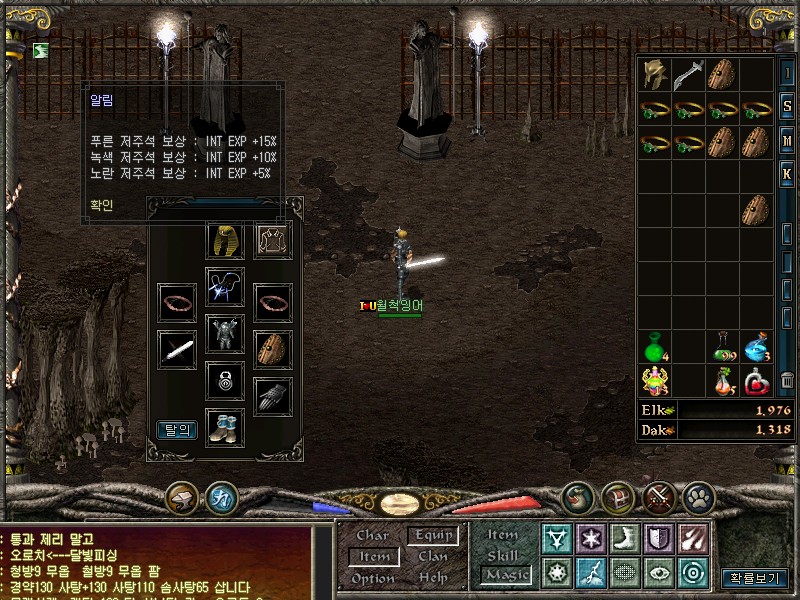Viewport: 800px width, 600px height.
Task: Pick the dagger in the inventory
Action: click(688, 75)
